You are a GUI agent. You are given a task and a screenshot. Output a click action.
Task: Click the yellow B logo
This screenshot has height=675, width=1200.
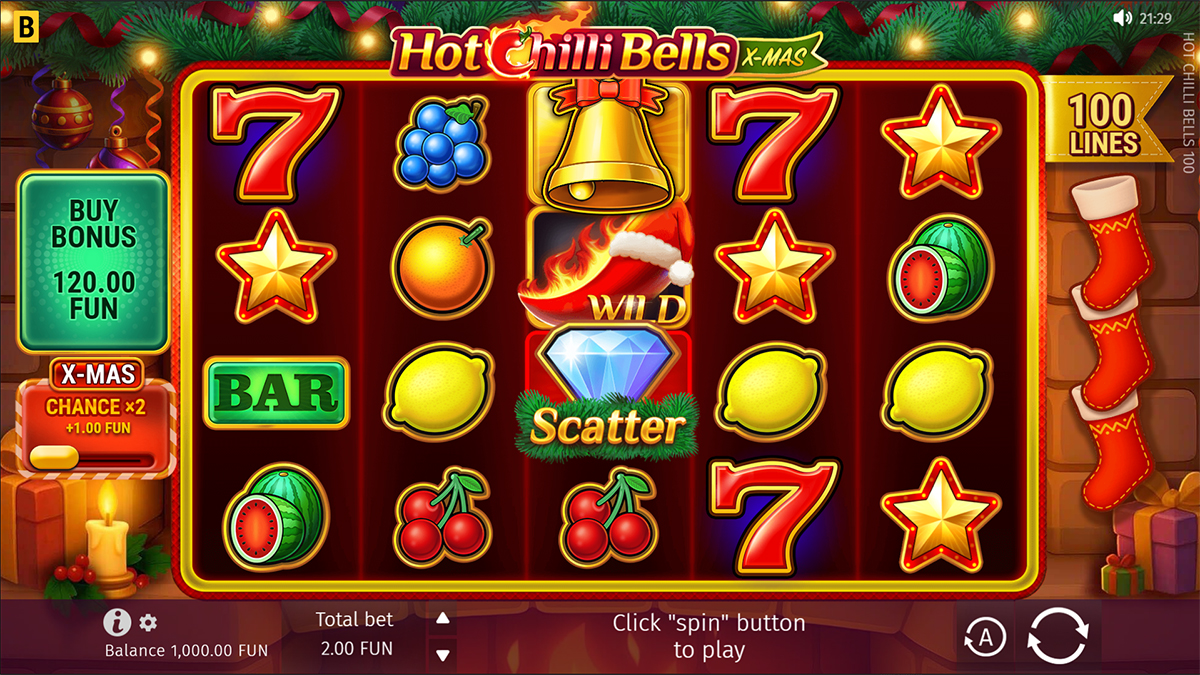click(19, 20)
